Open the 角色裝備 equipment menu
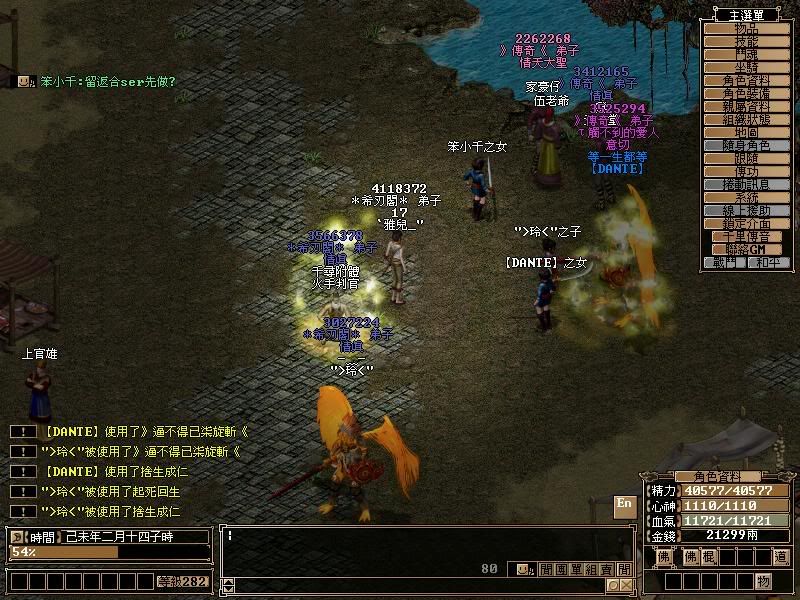 [x=747, y=93]
